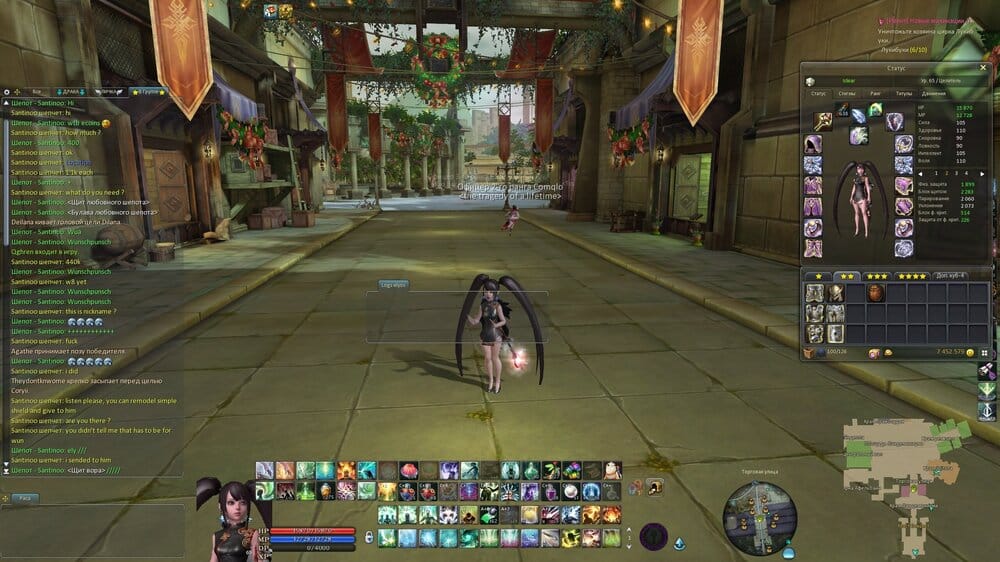
Task: Click the purple hood helmet slot
Action: tap(813, 144)
